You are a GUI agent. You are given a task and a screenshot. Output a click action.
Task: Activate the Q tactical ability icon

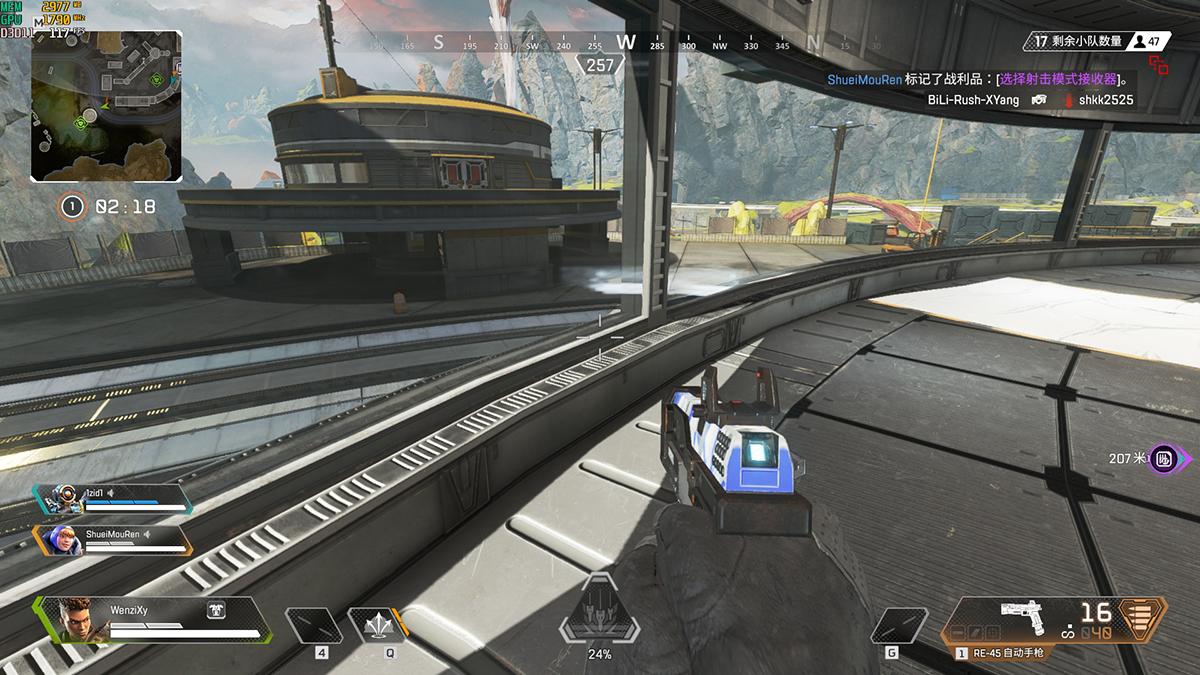coord(377,626)
